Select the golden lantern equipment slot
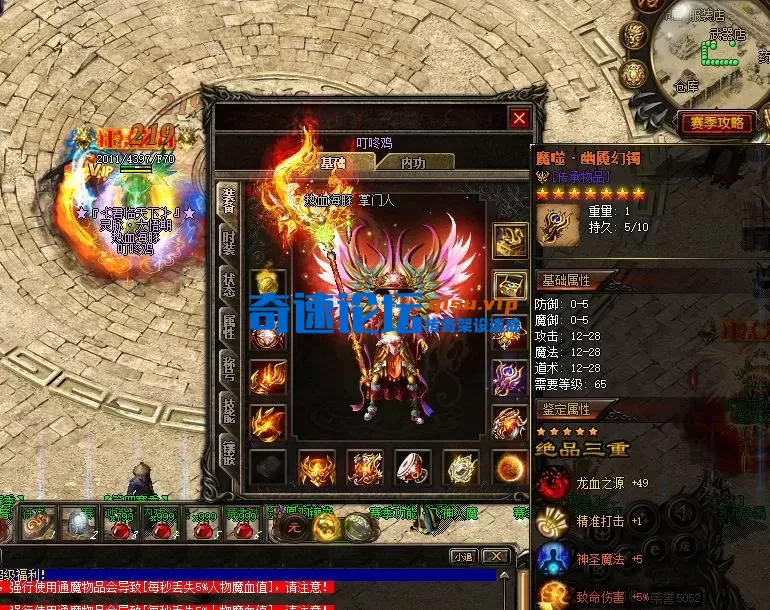 coord(269,283)
